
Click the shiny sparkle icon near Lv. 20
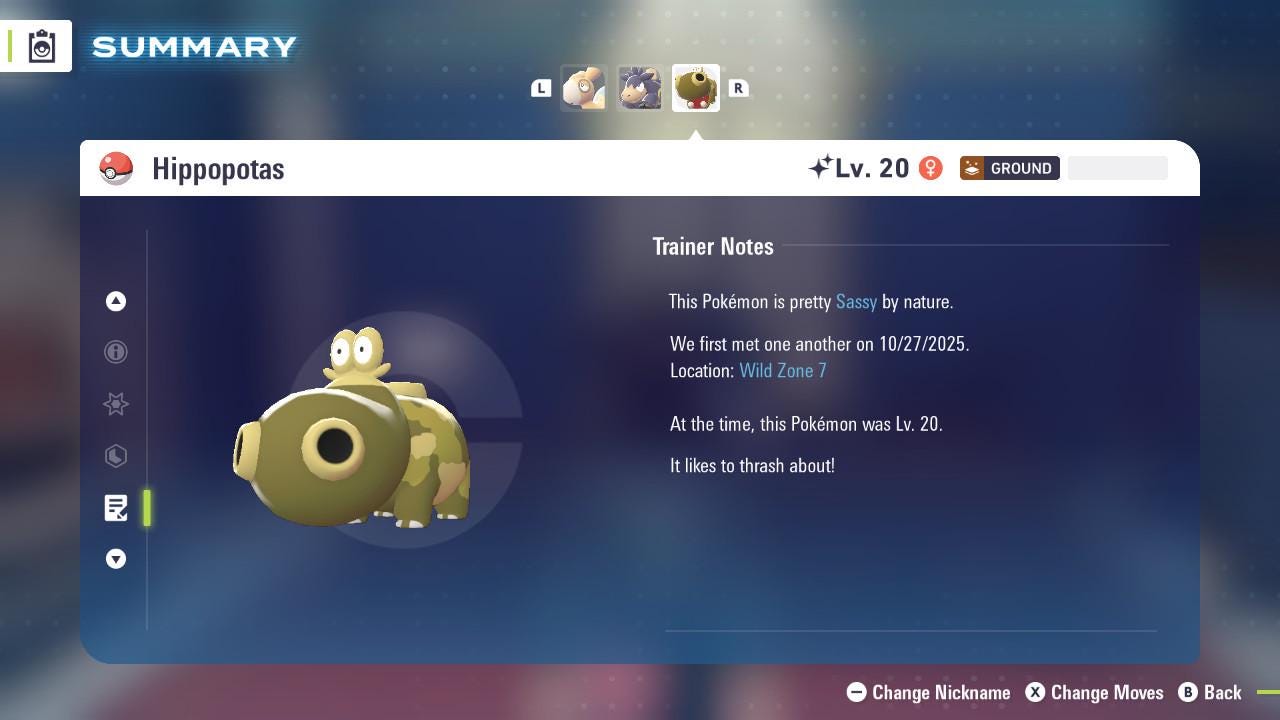click(822, 166)
